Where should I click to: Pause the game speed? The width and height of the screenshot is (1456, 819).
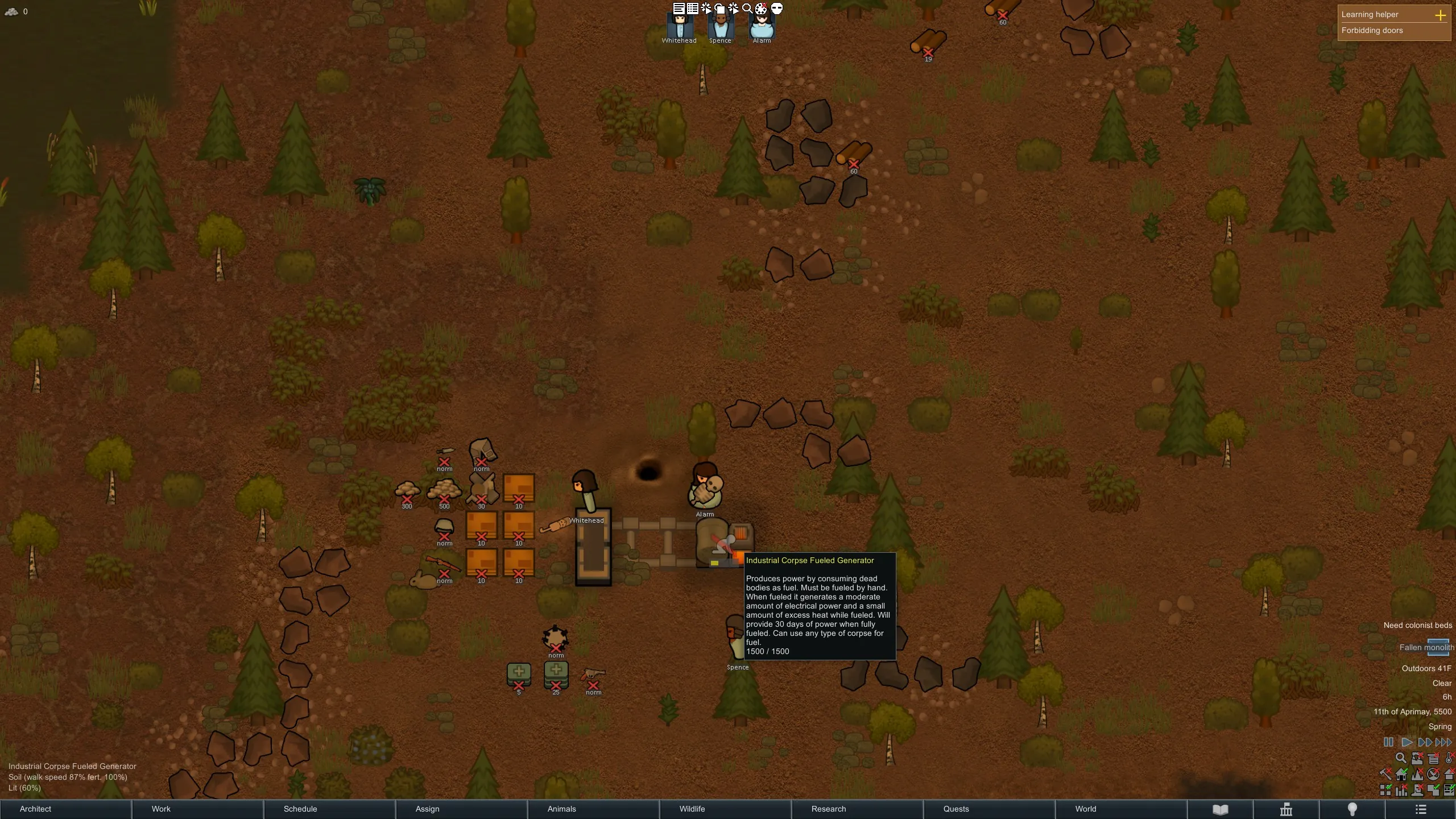[1388, 742]
